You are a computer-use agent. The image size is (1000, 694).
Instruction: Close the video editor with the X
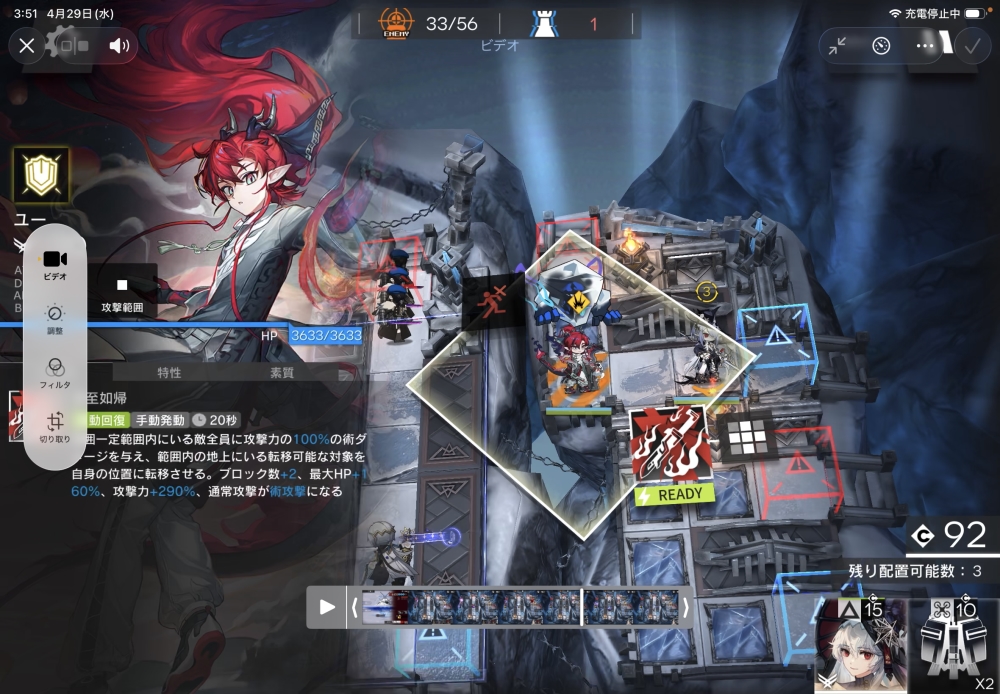(x=27, y=45)
